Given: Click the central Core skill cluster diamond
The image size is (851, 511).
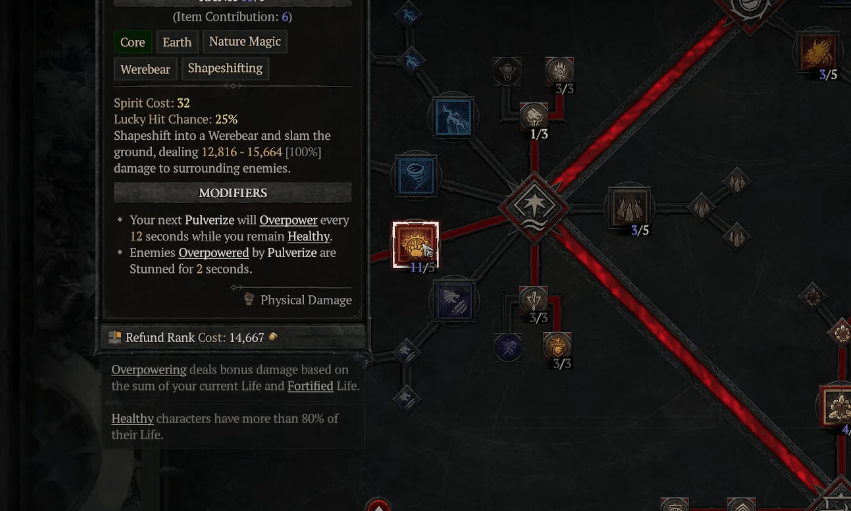Looking at the screenshot, I should (534, 207).
